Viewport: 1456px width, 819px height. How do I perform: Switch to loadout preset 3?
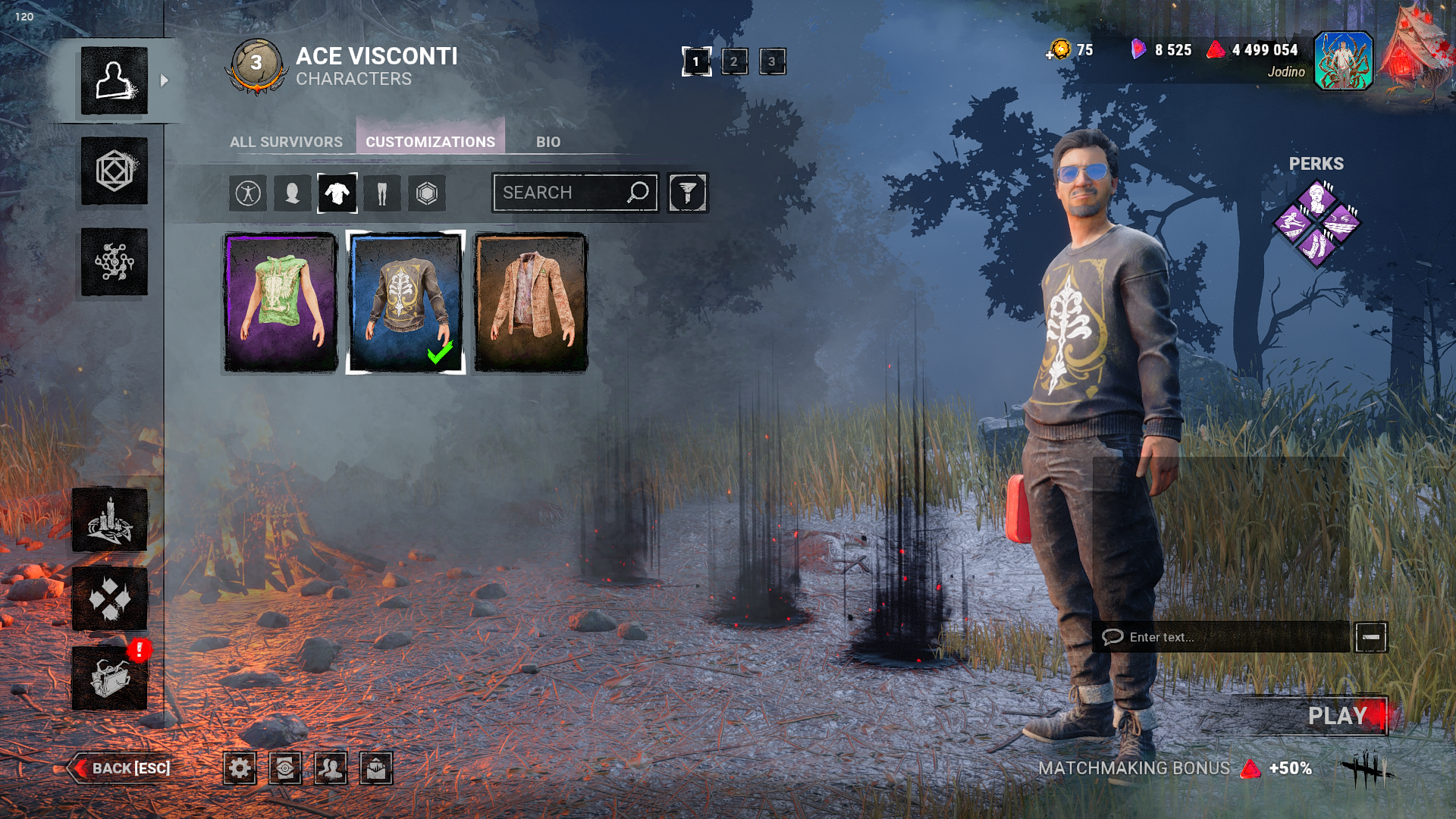click(x=772, y=61)
